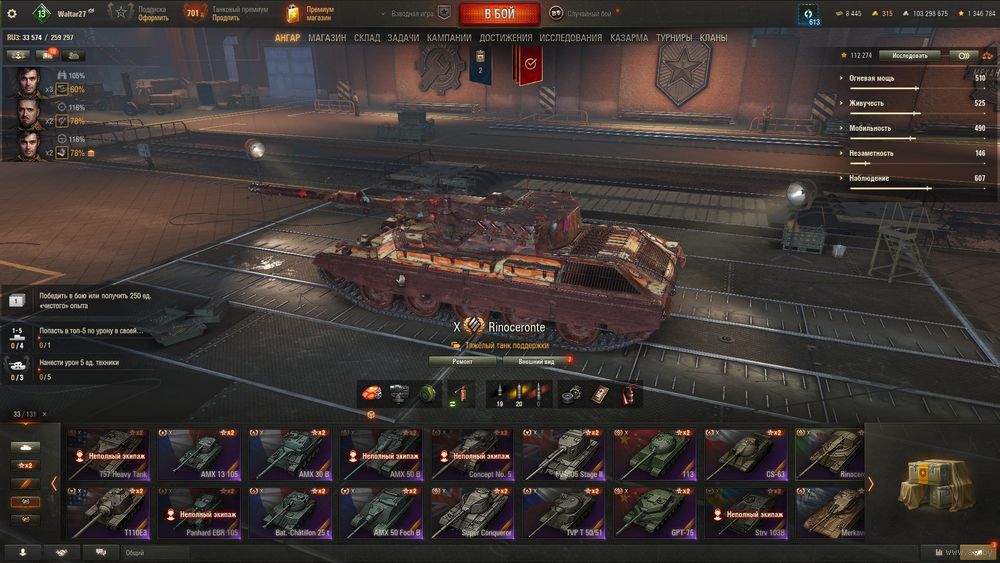Click the Ремонт repair button
Screen dimensions: 1000x563
coord(461,361)
